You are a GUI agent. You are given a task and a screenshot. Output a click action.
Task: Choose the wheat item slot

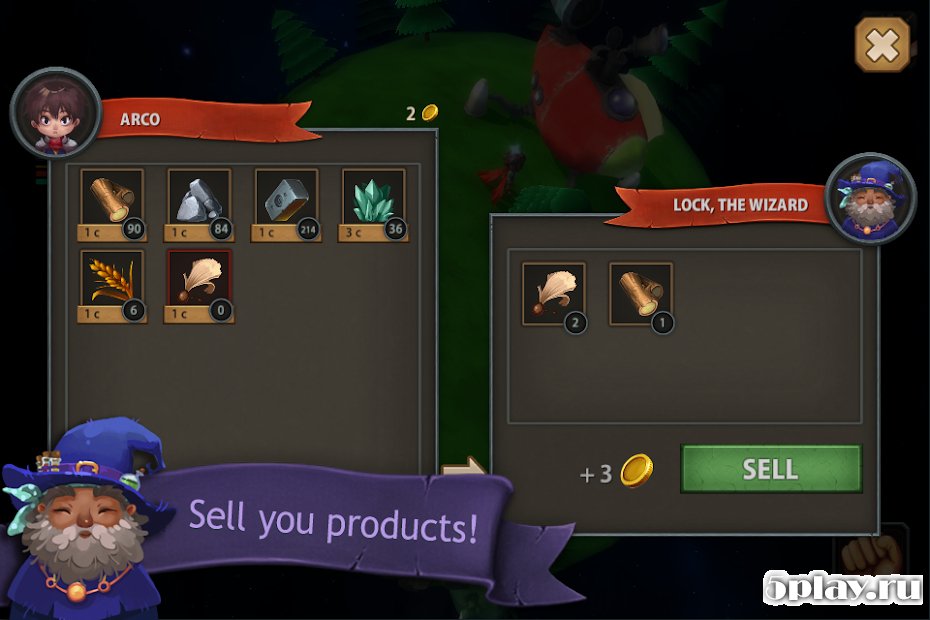[111, 283]
